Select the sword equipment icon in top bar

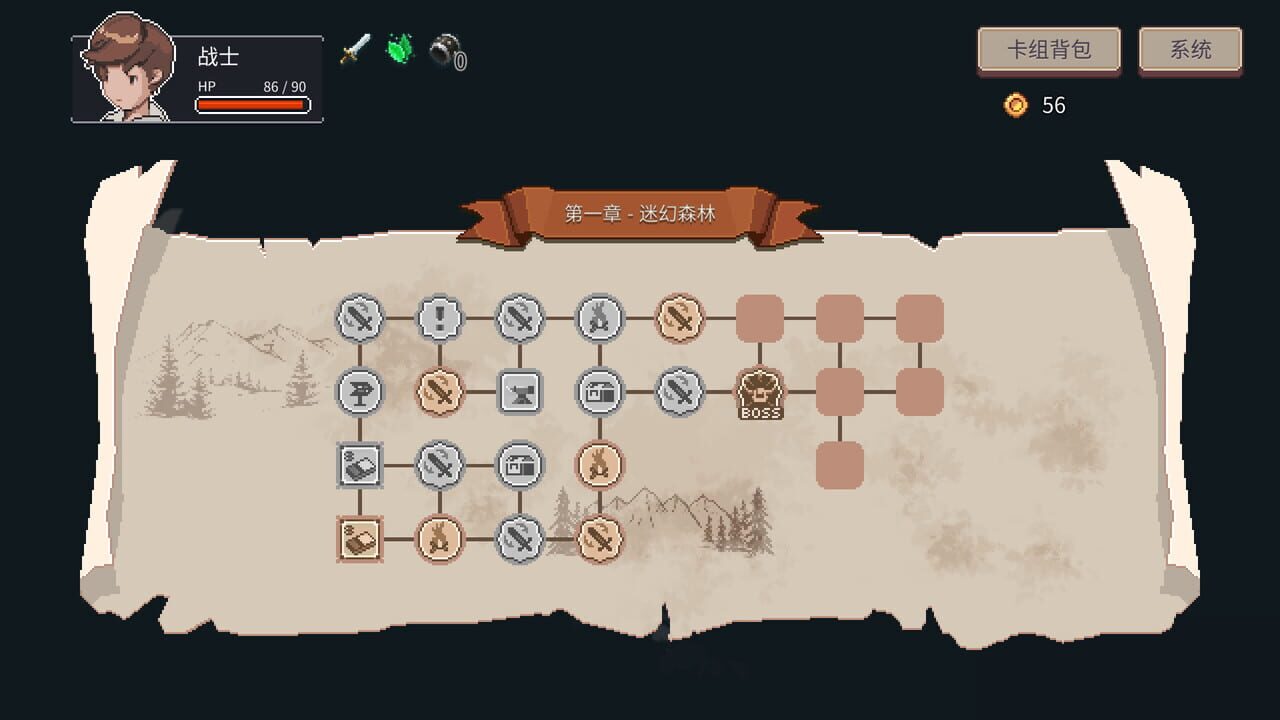(x=355, y=52)
